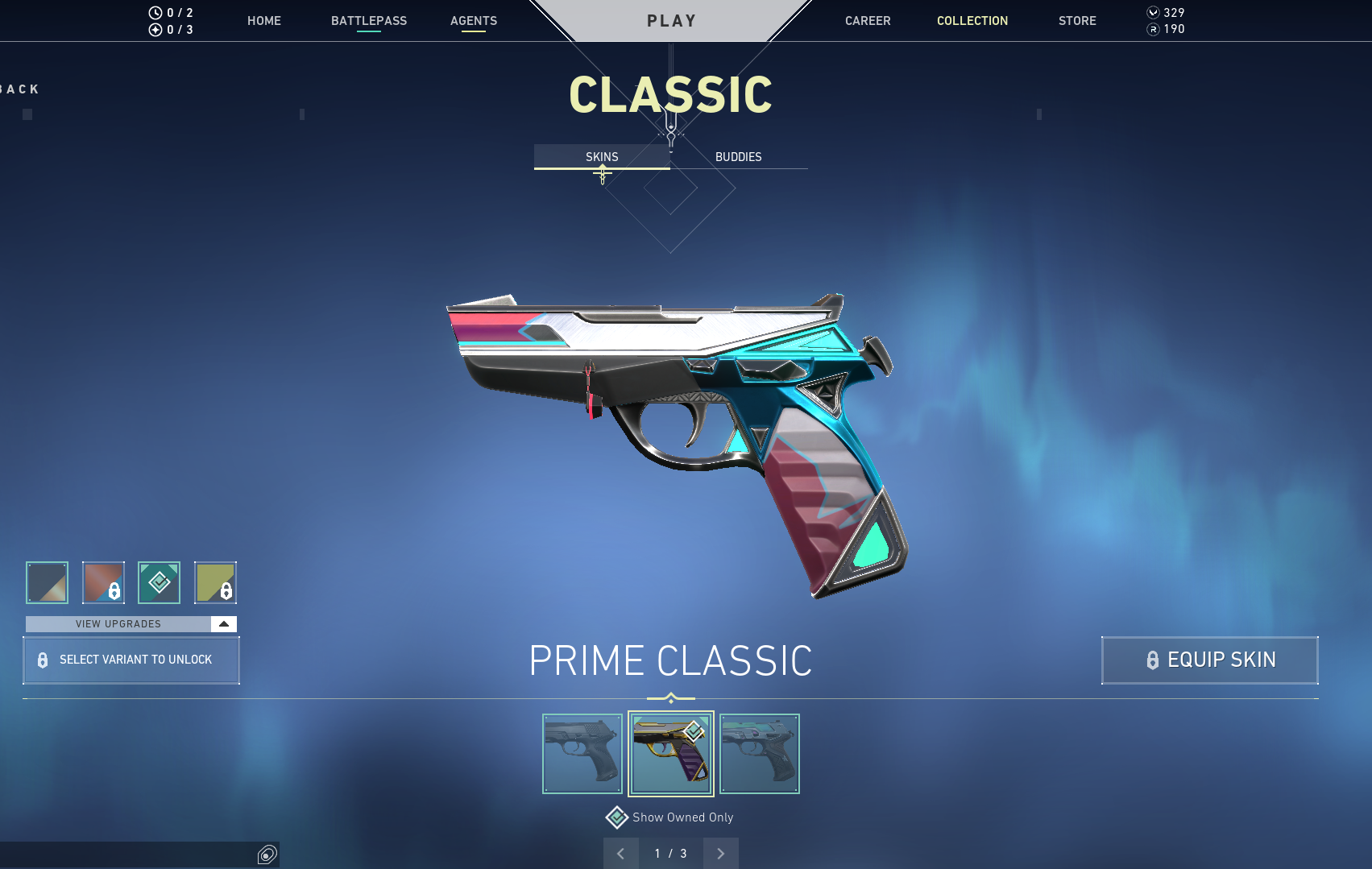The height and width of the screenshot is (869, 1372).
Task: Select the Prime Classic gold skin thumbnail
Action: pyautogui.click(x=671, y=754)
